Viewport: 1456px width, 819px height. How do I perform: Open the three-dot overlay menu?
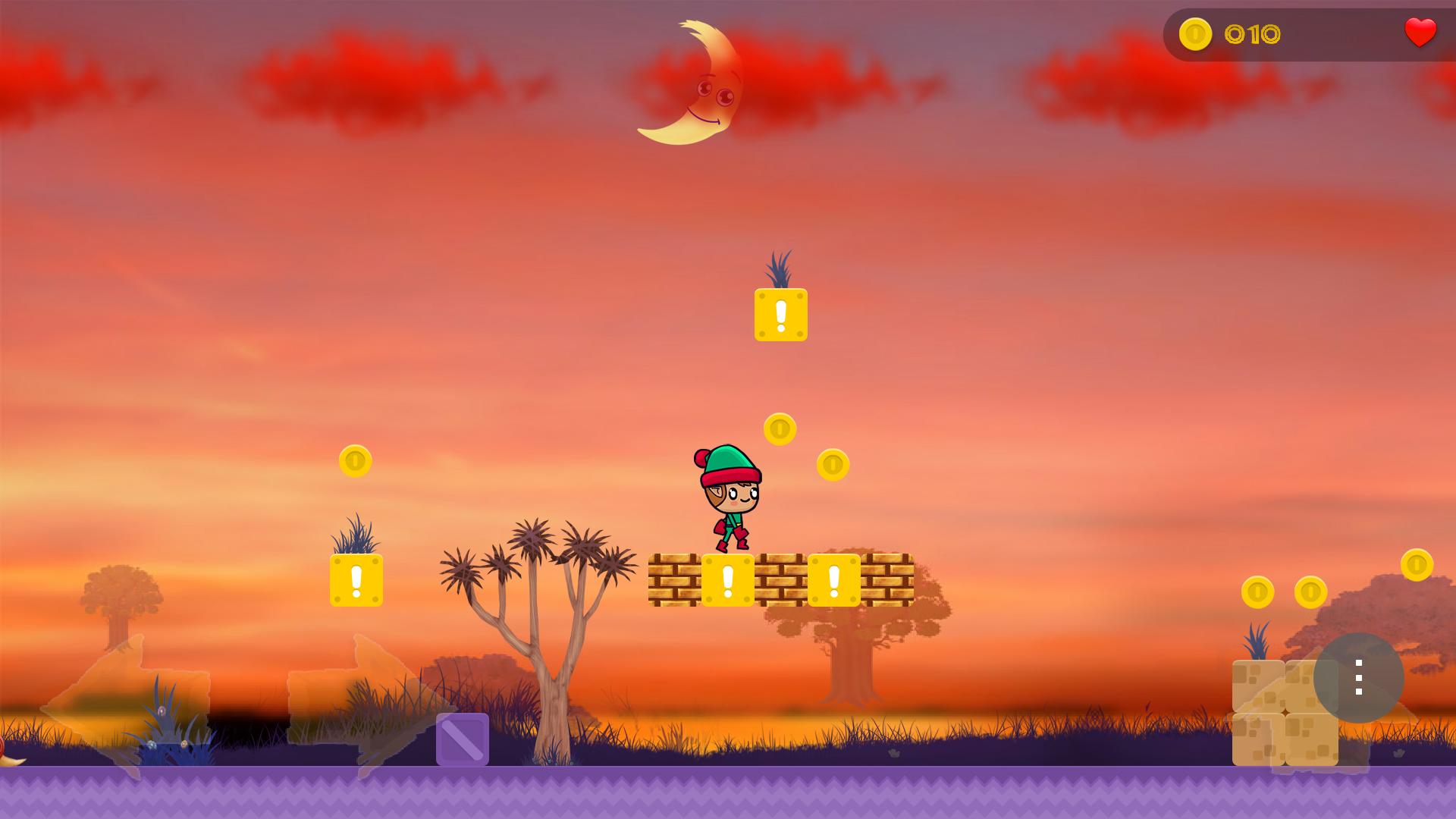click(1358, 677)
